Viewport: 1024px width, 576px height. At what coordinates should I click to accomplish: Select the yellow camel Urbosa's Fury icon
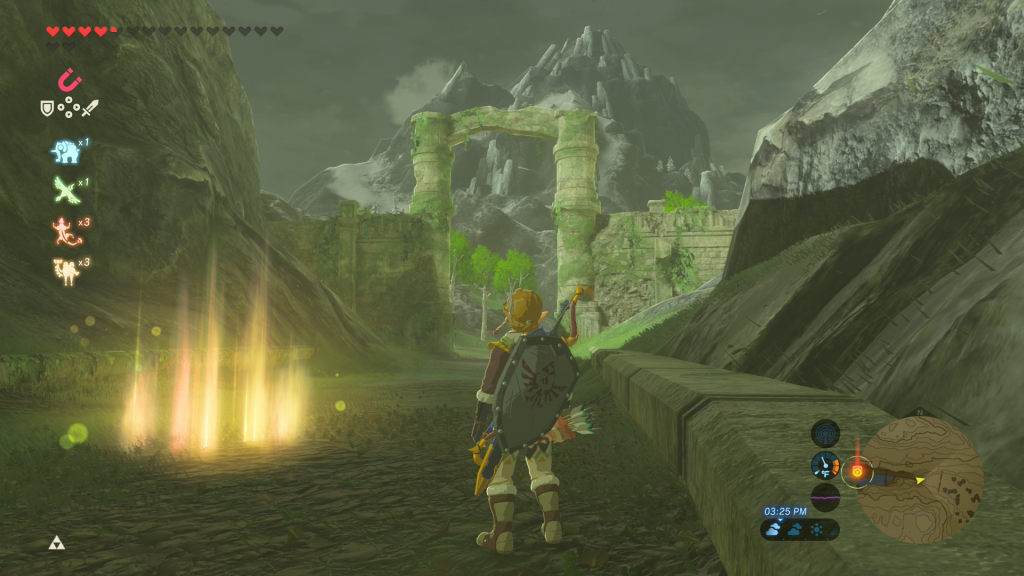(65, 270)
